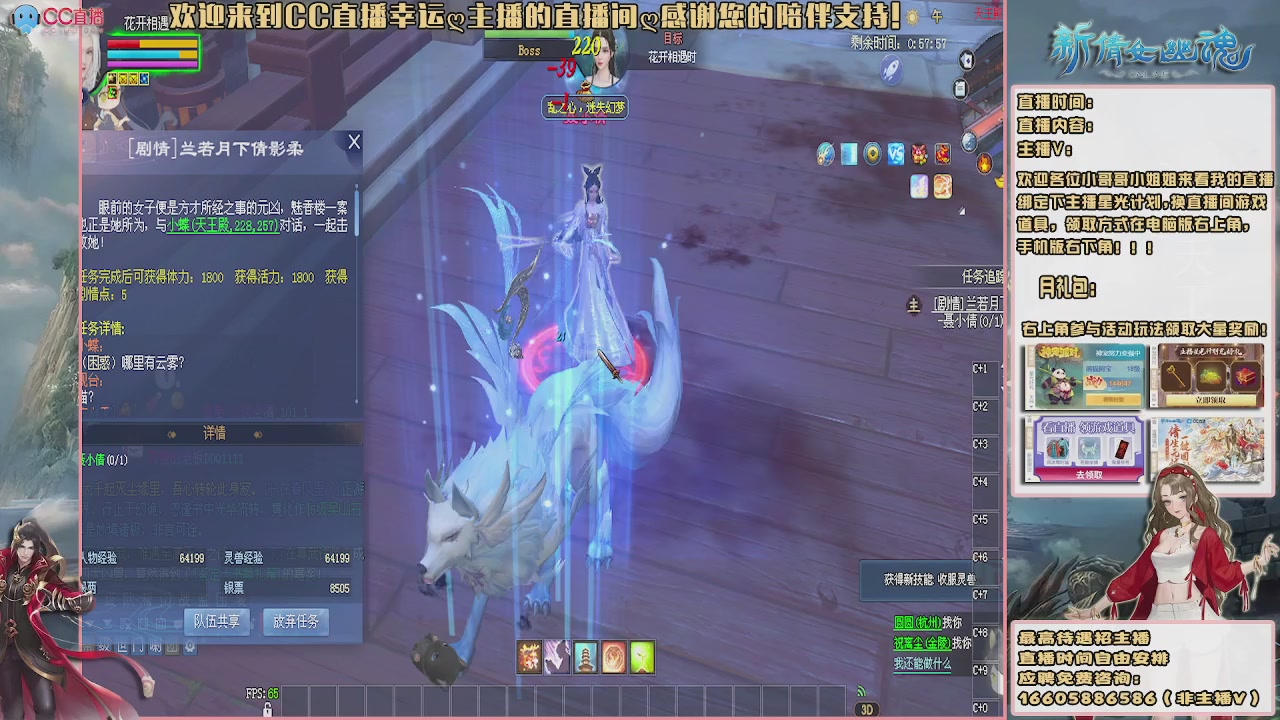Select the first fire skill on the hotbar
Screen dimensions: 1280x720
pyautogui.click(x=529, y=657)
